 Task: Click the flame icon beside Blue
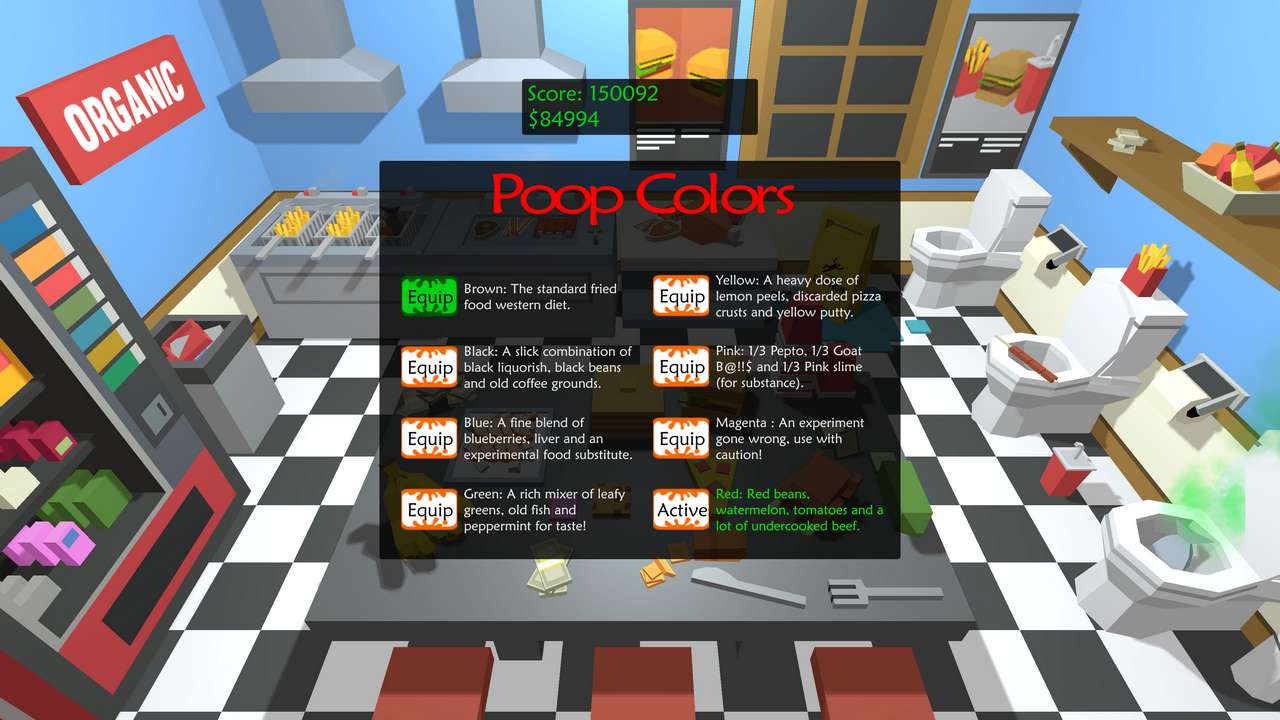pos(429,437)
